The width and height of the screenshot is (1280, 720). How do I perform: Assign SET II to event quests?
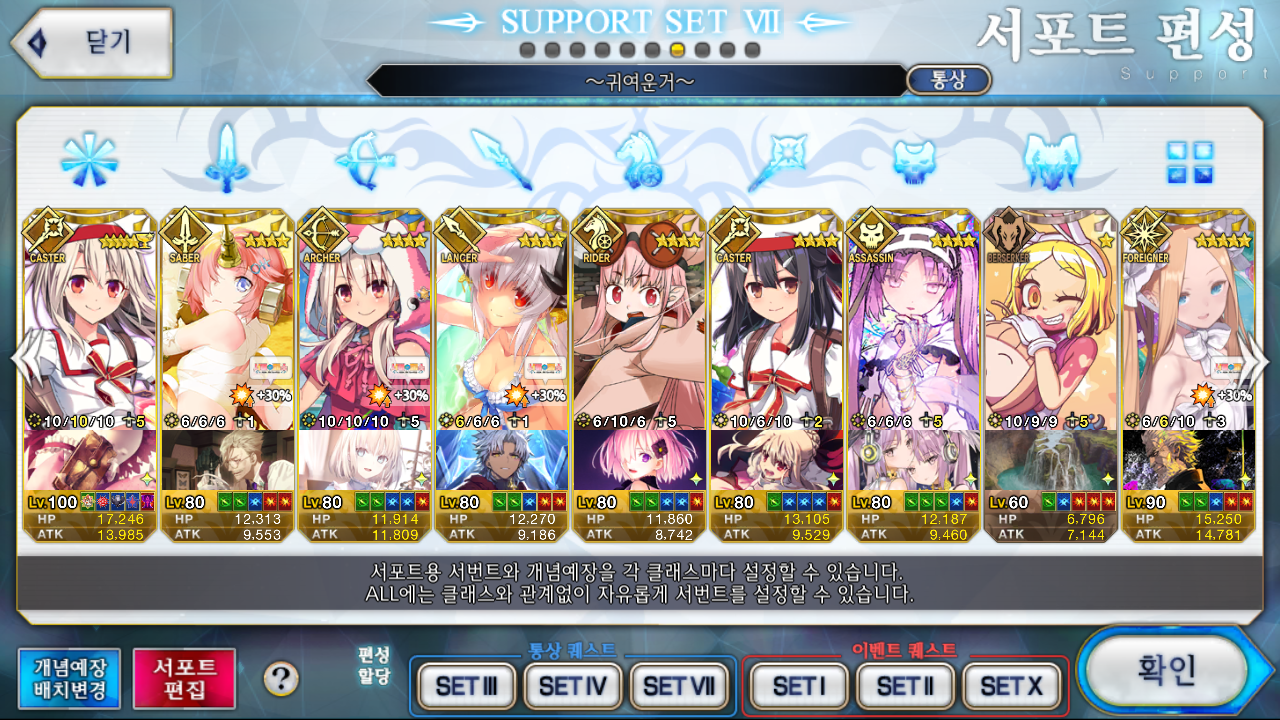coord(905,686)
